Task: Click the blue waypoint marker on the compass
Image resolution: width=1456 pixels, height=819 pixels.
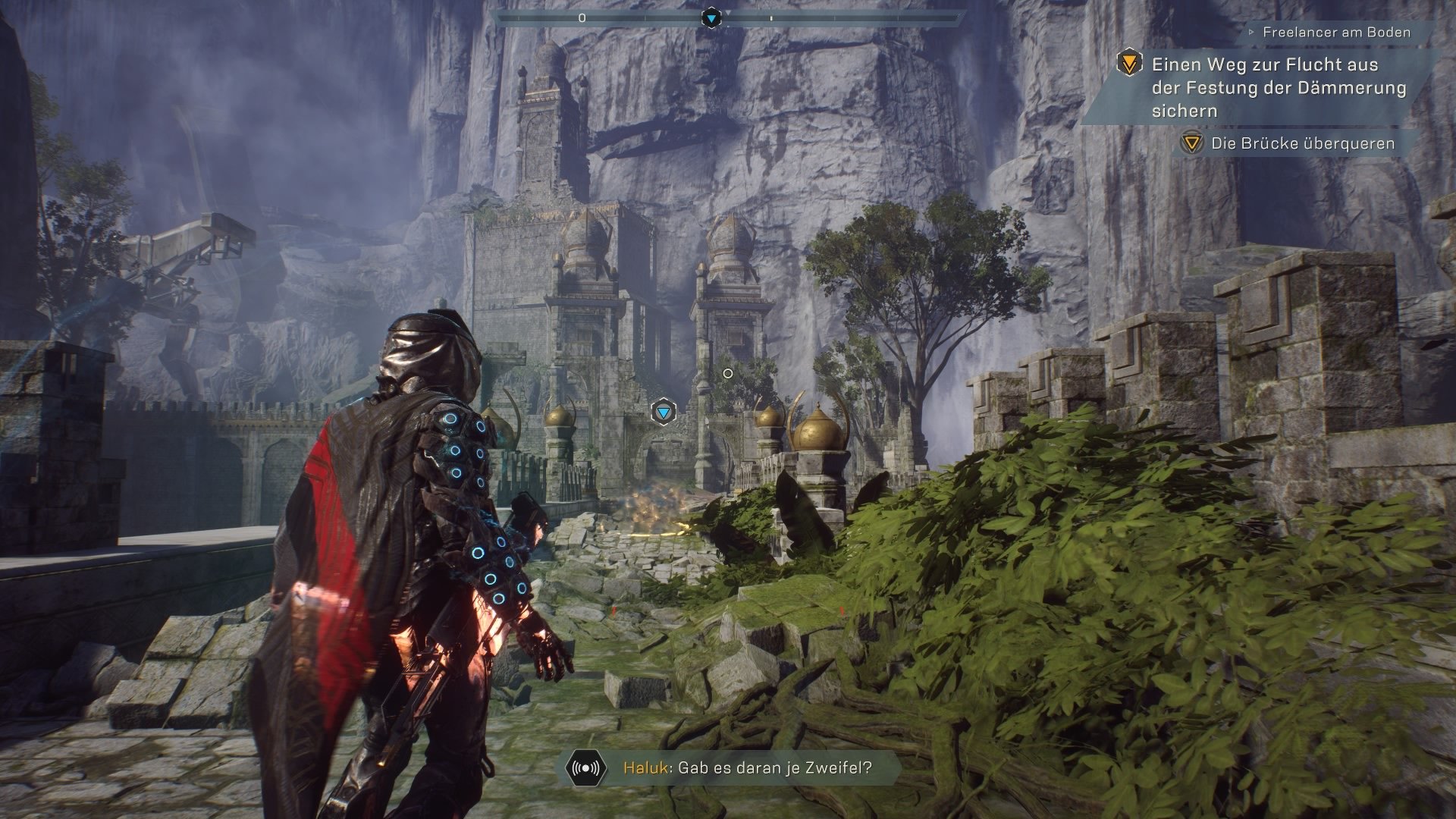Action: [711, 17]
